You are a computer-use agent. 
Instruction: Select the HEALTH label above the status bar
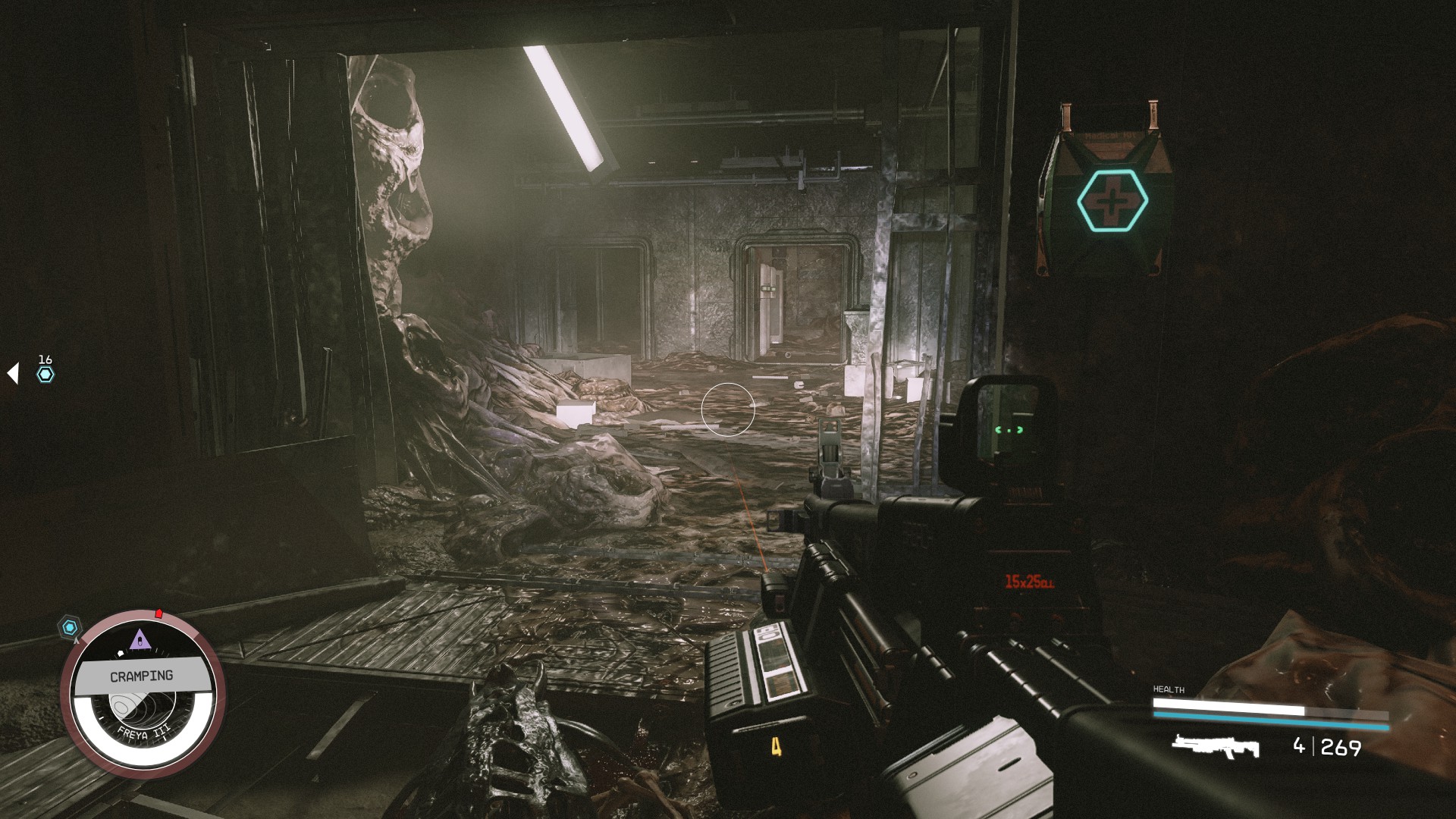[1168, 690]
